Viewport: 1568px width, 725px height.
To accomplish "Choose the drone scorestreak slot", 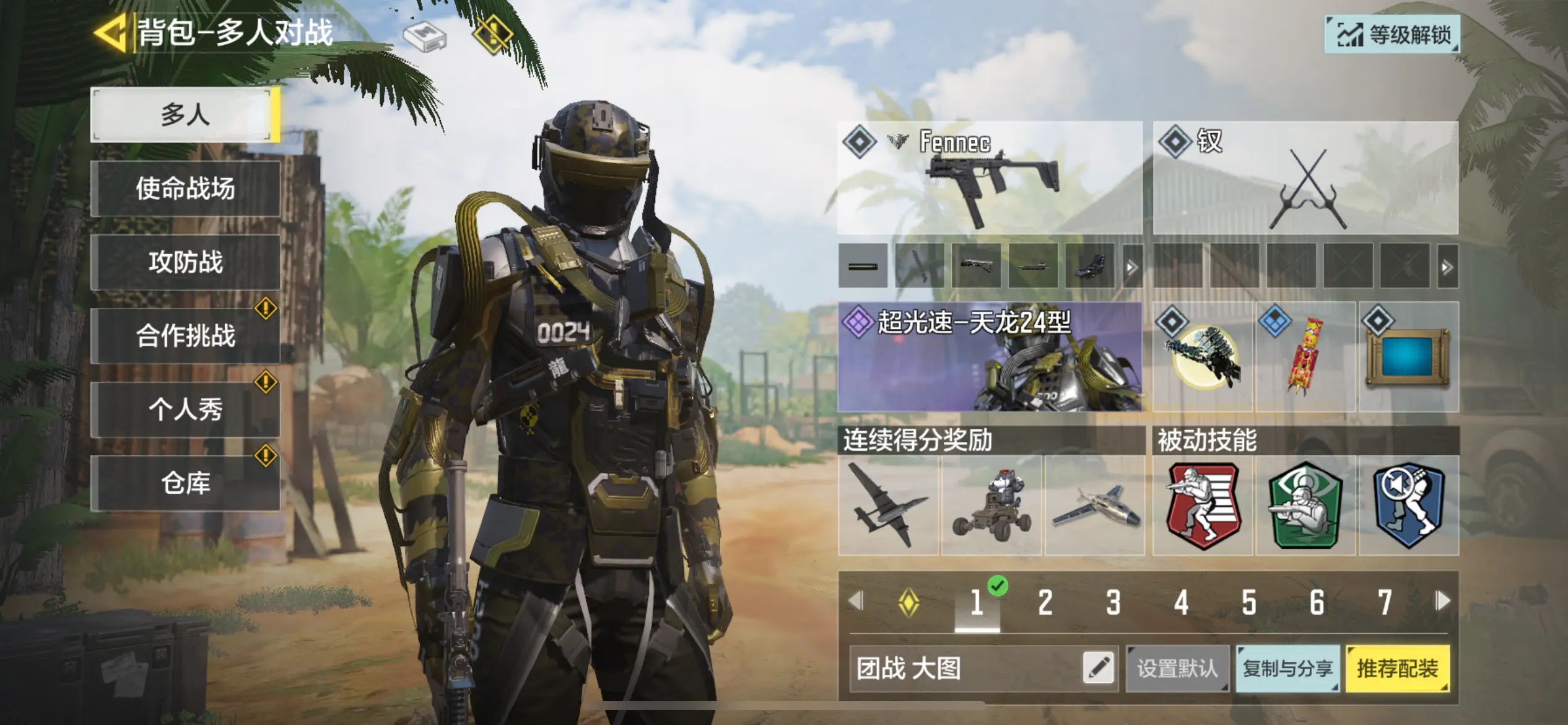I will pos(888,506).
